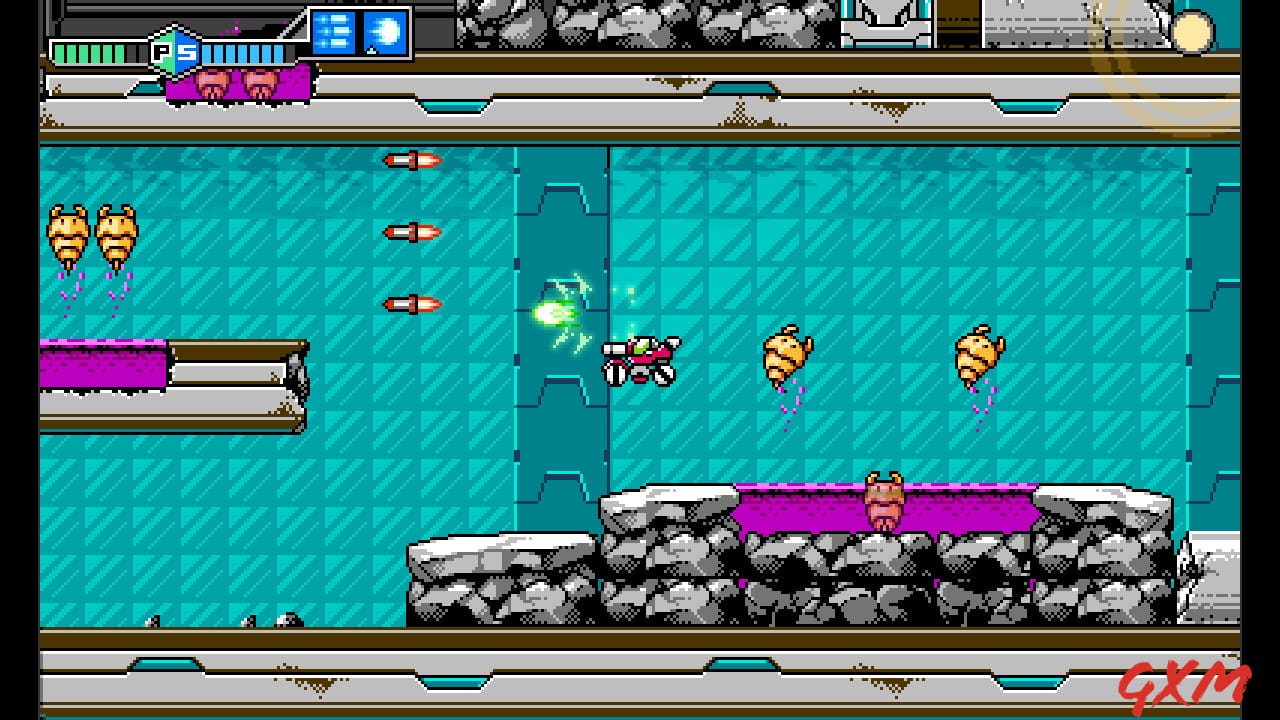This screenshot has height=720, width=1280.
Task: Click the bottom red missile projectile
Action: tap(410, 302)
